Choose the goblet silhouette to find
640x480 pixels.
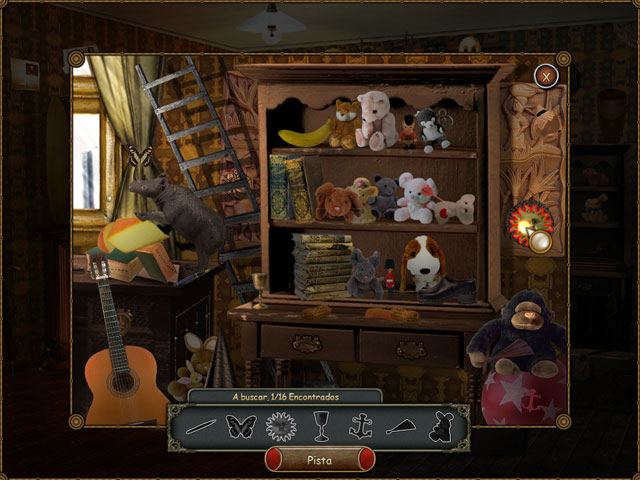[322, 427]
